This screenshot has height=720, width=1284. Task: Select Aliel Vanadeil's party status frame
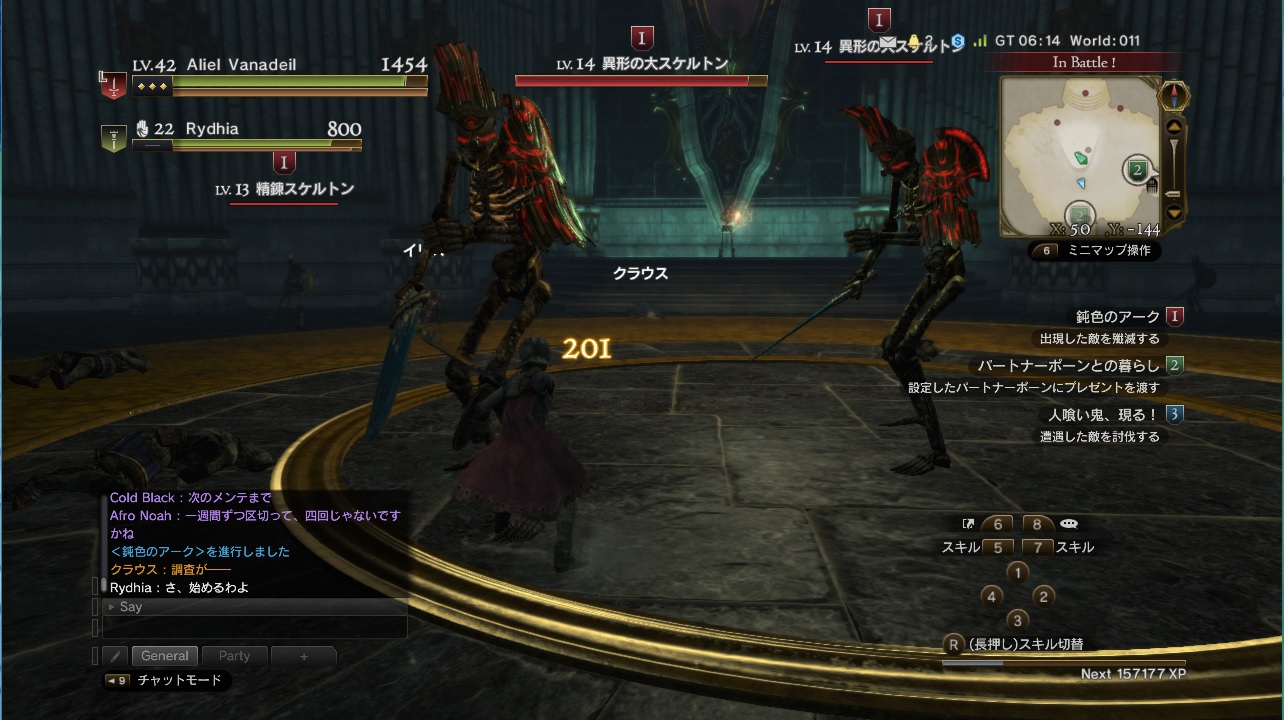click(x=265, y=77)
